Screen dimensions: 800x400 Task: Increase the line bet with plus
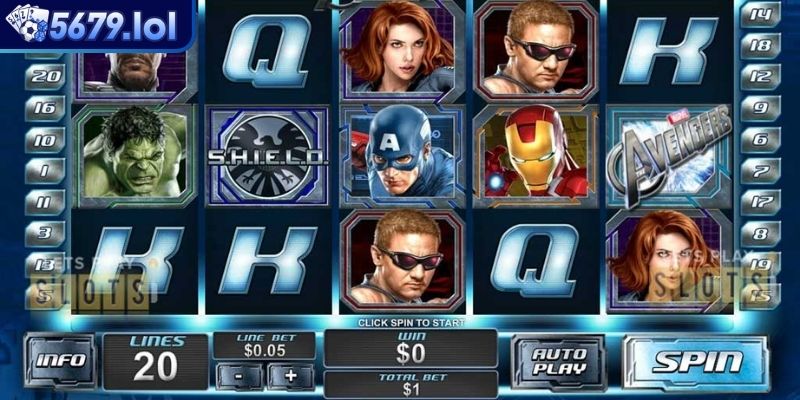pyautogui.click(x=291, y=376)
